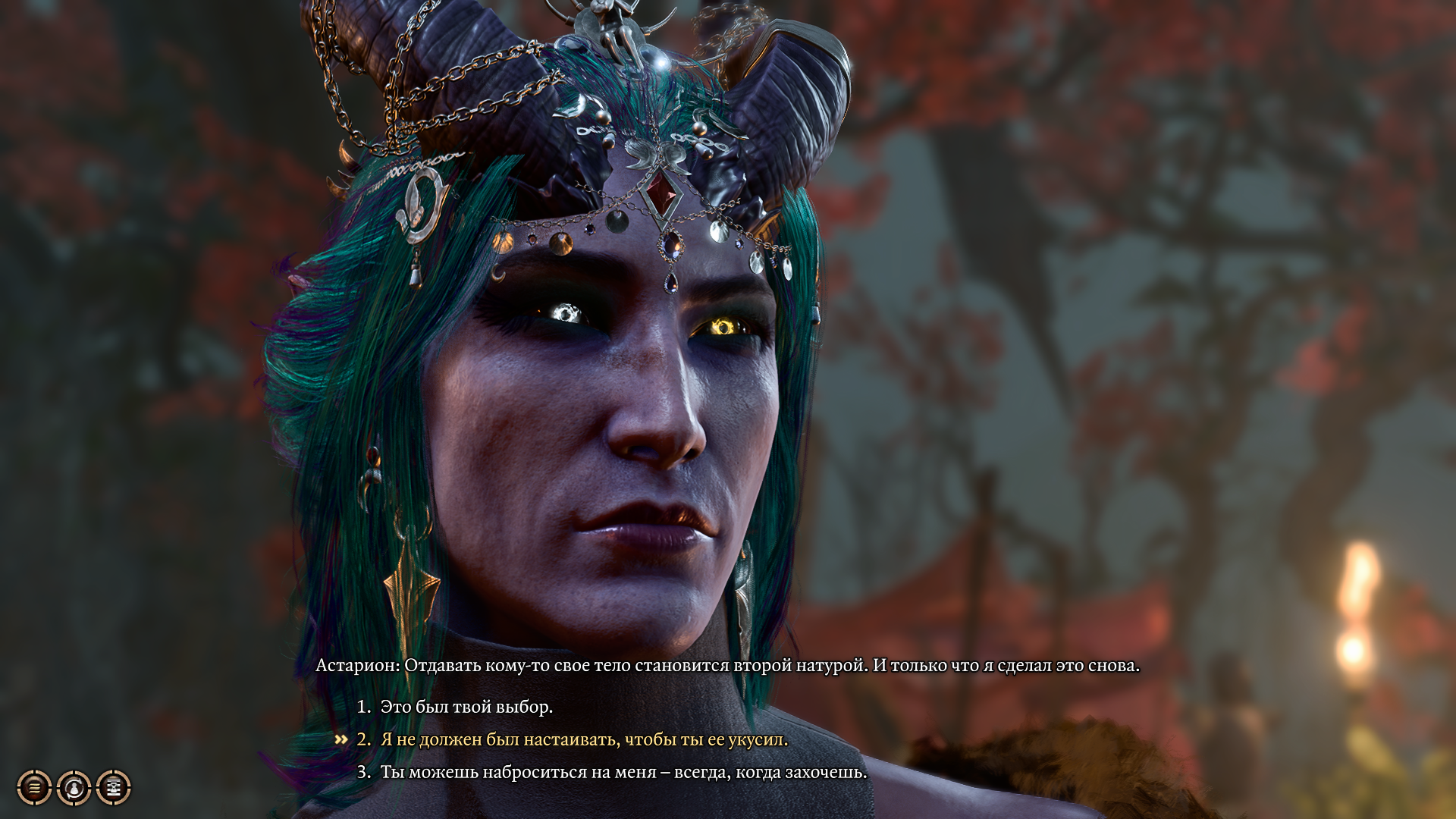Open the three-lines menu icon
This screenshot has height=819, width=1456.
35,787
